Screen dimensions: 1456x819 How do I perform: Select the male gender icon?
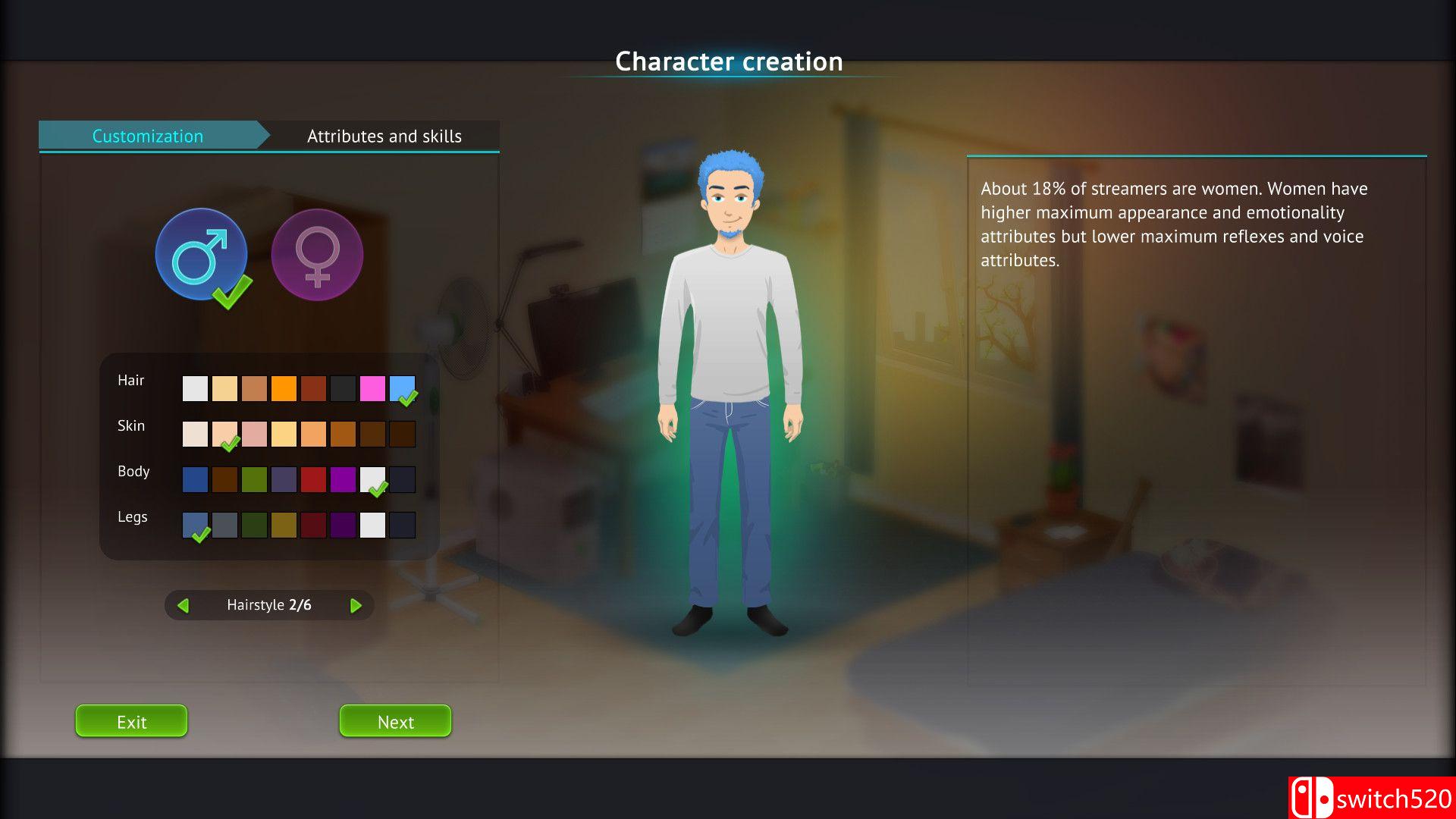click(201, 255)
